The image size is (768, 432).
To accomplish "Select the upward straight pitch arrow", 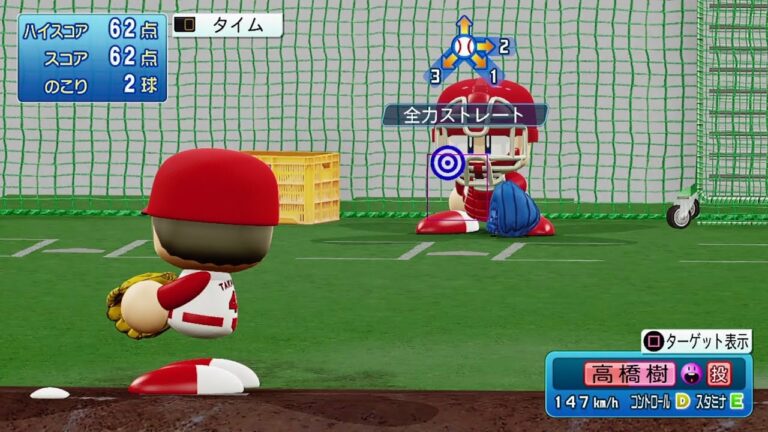I will coord(463,24).
